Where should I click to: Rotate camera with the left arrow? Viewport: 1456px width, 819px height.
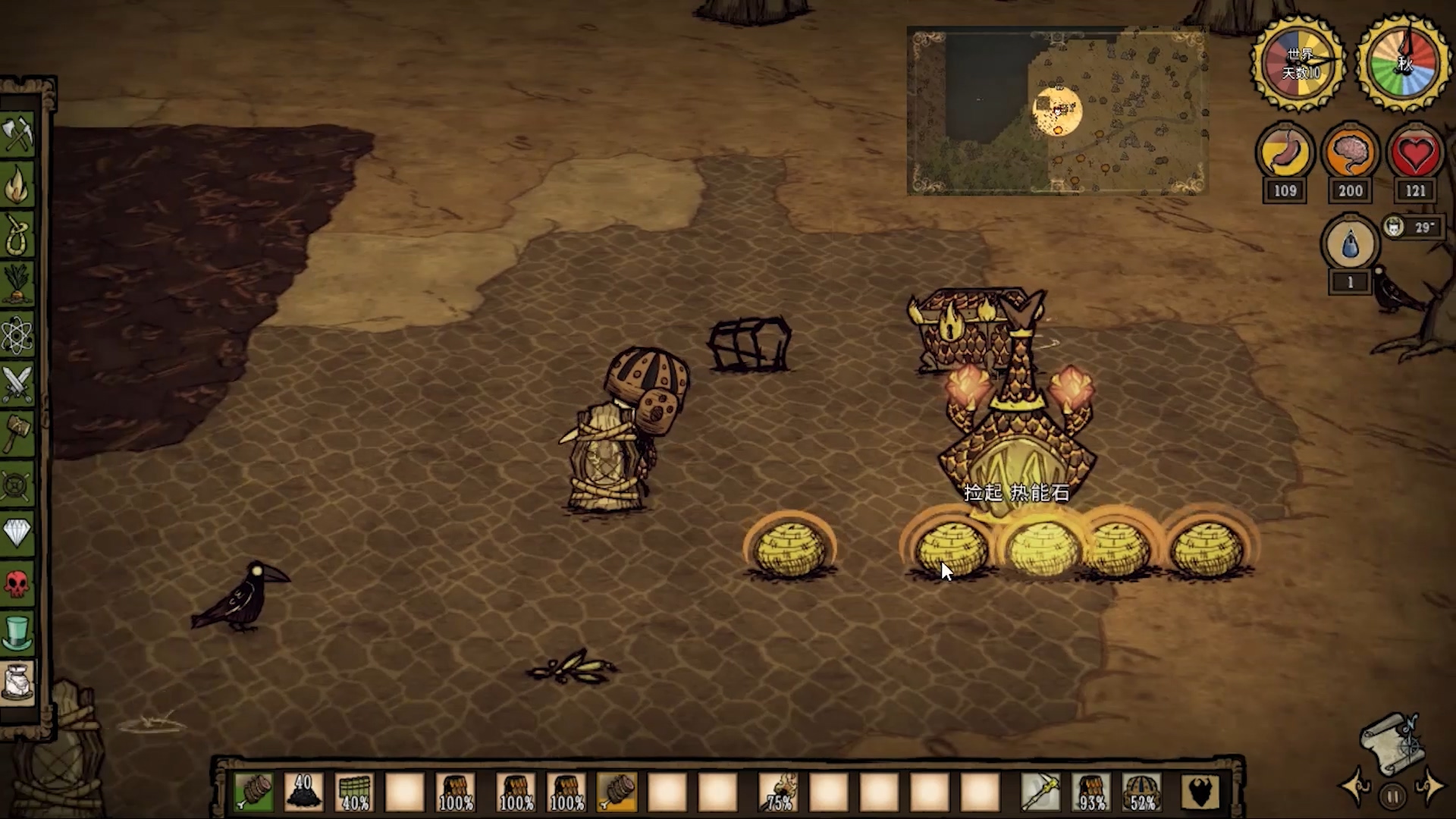pos(1354,787)
